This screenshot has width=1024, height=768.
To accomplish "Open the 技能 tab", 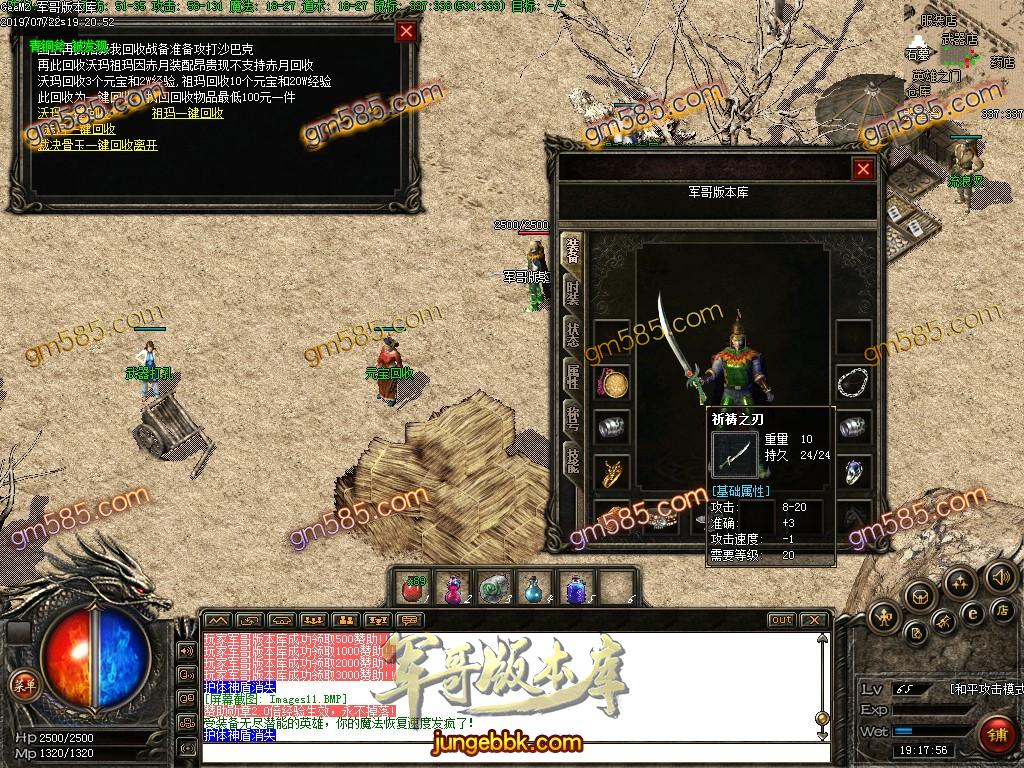I will click(572, 459).
